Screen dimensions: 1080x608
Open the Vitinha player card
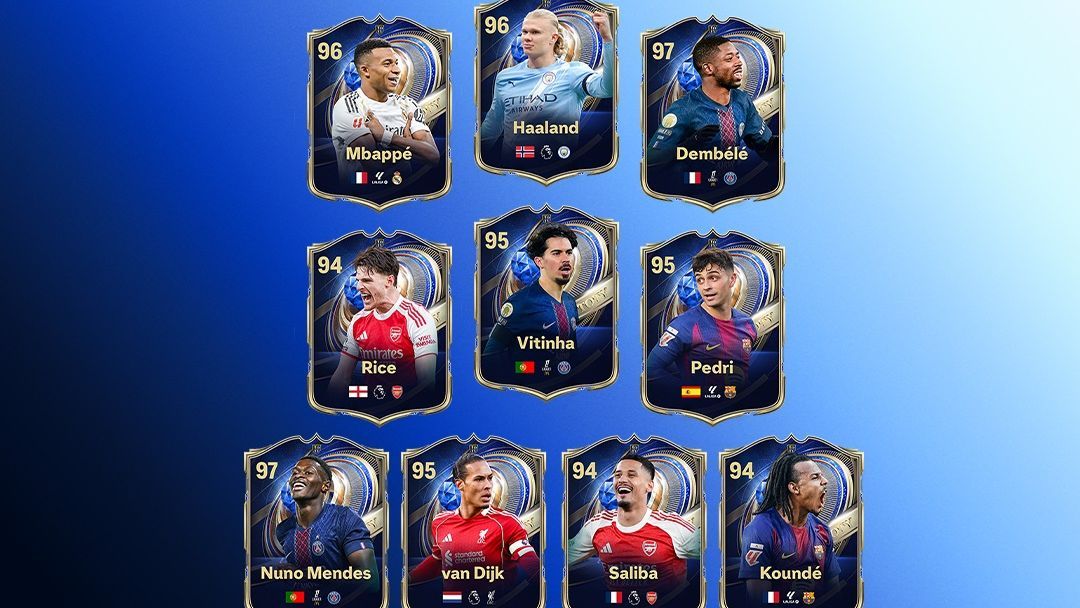click(546, 300)
